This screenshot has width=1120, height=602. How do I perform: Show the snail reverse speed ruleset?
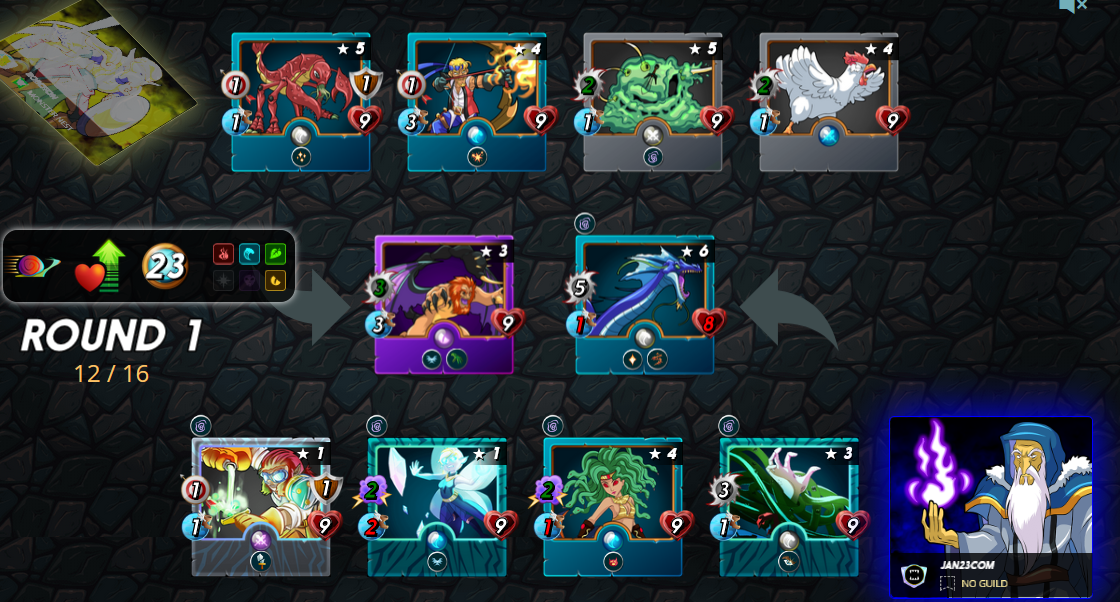pyautogui.click(x=32, y=266)
